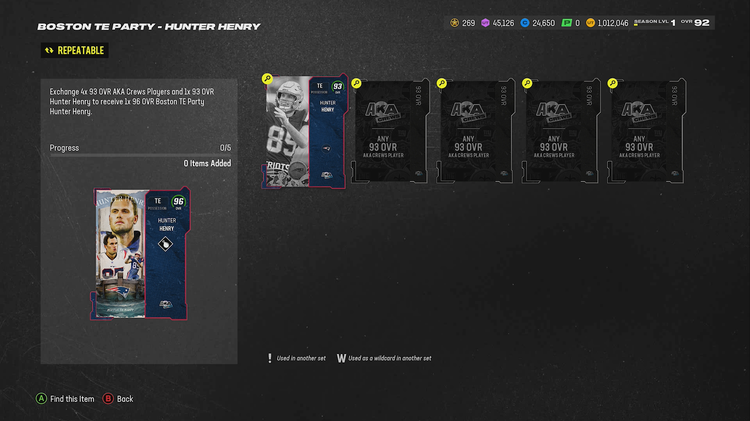View the 96 OVR Hunter Henry reward card

point(140,254)
